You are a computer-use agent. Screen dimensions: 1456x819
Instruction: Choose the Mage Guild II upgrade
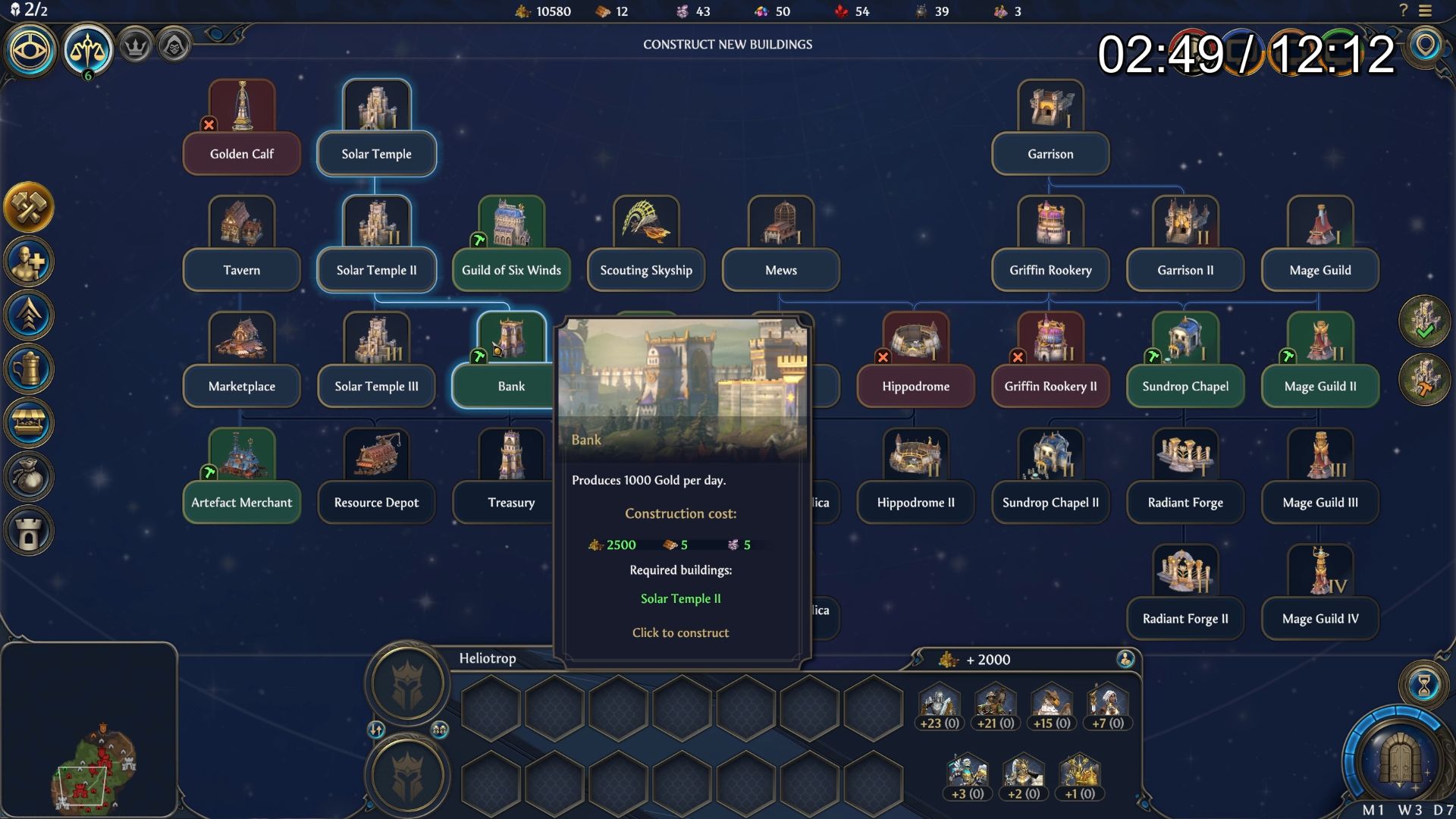click(x=1320, y=386)
